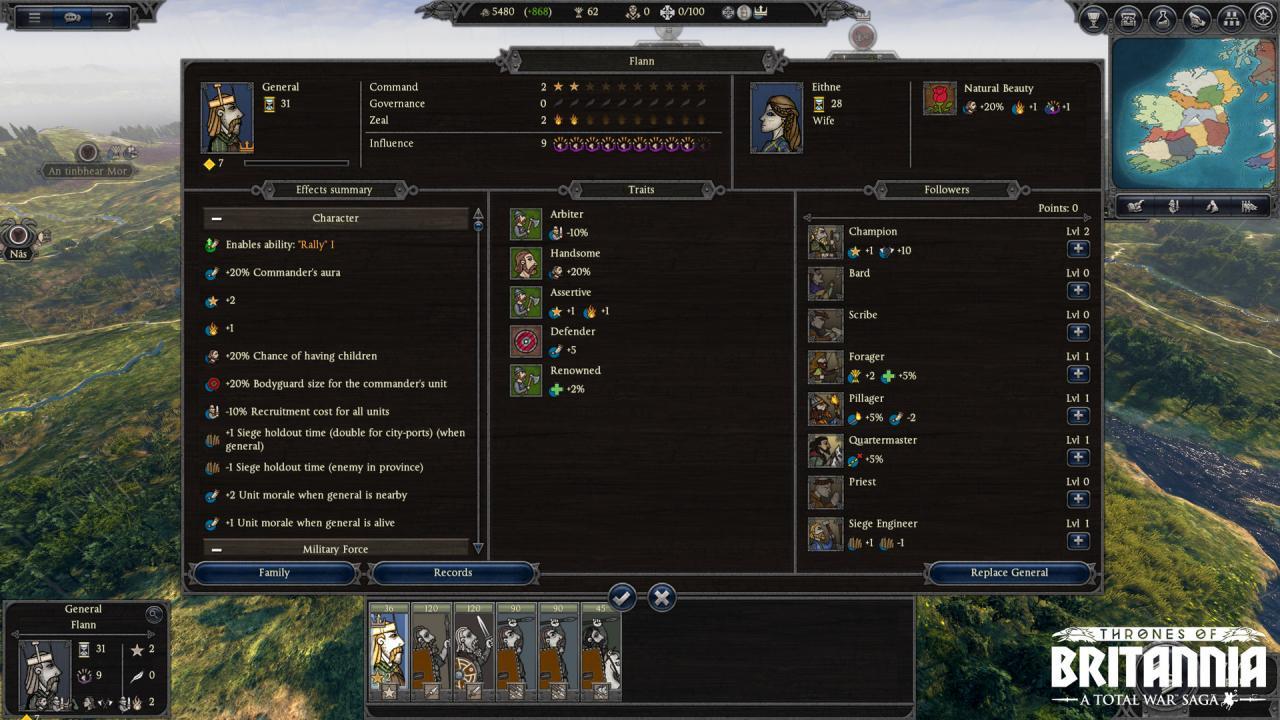This screenshot has height=720, width=1280.
Task: Click the question-mark help icon top-left
Action: point(108,16)
